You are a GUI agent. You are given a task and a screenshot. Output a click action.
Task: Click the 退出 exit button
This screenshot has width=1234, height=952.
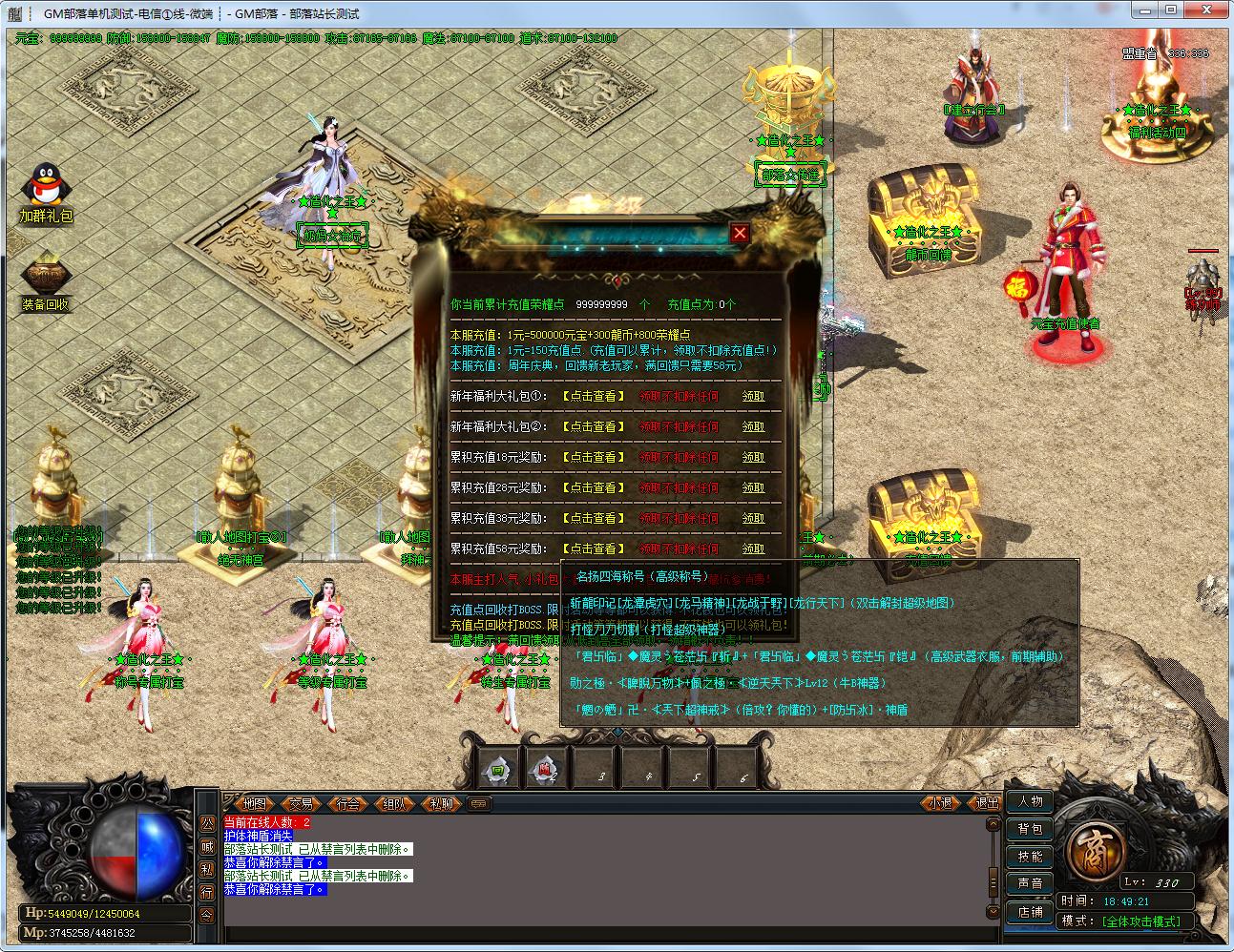coord(987,803)
